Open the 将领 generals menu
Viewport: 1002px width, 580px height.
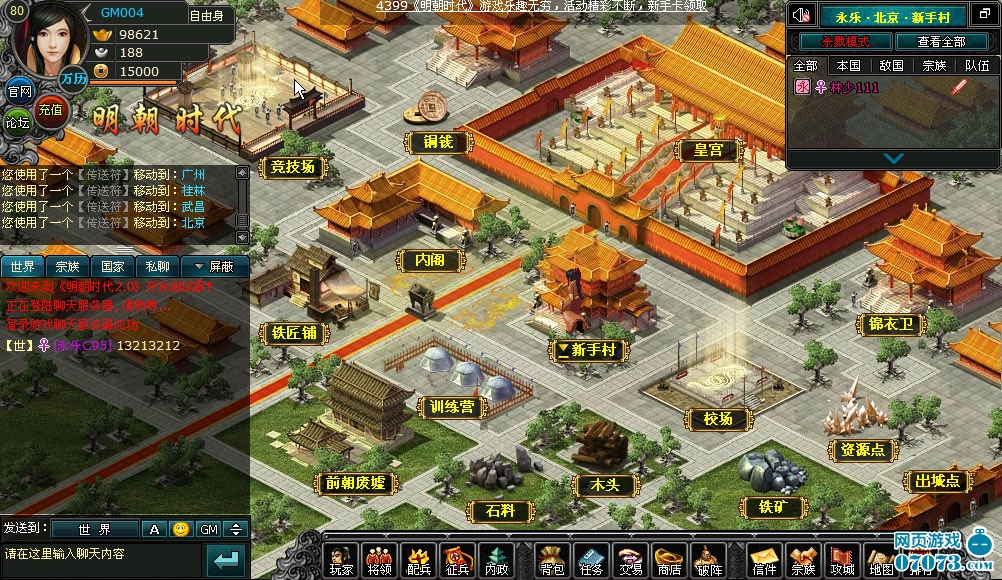pos(380,561)
